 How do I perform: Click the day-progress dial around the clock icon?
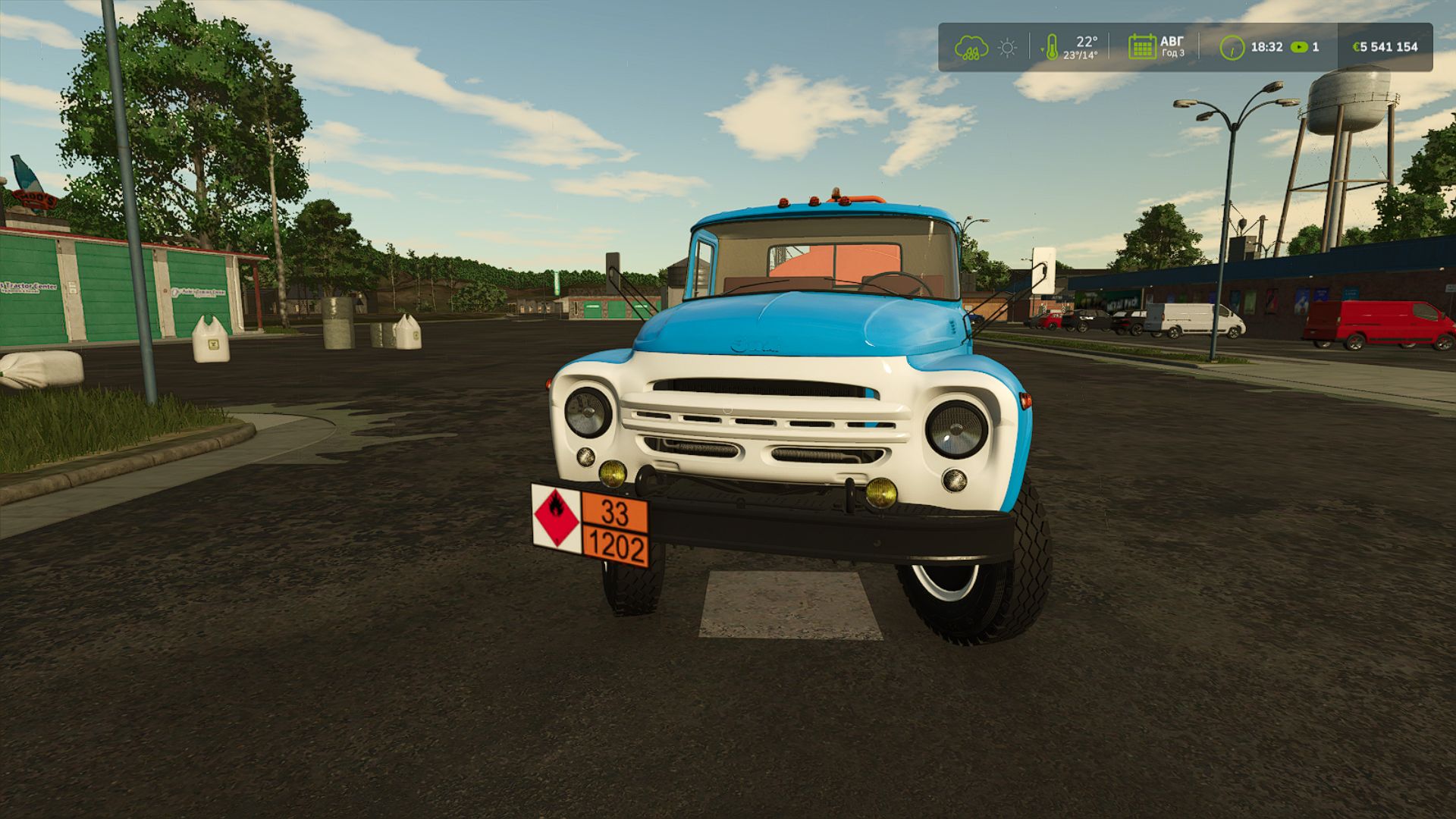coord(1233,46)
